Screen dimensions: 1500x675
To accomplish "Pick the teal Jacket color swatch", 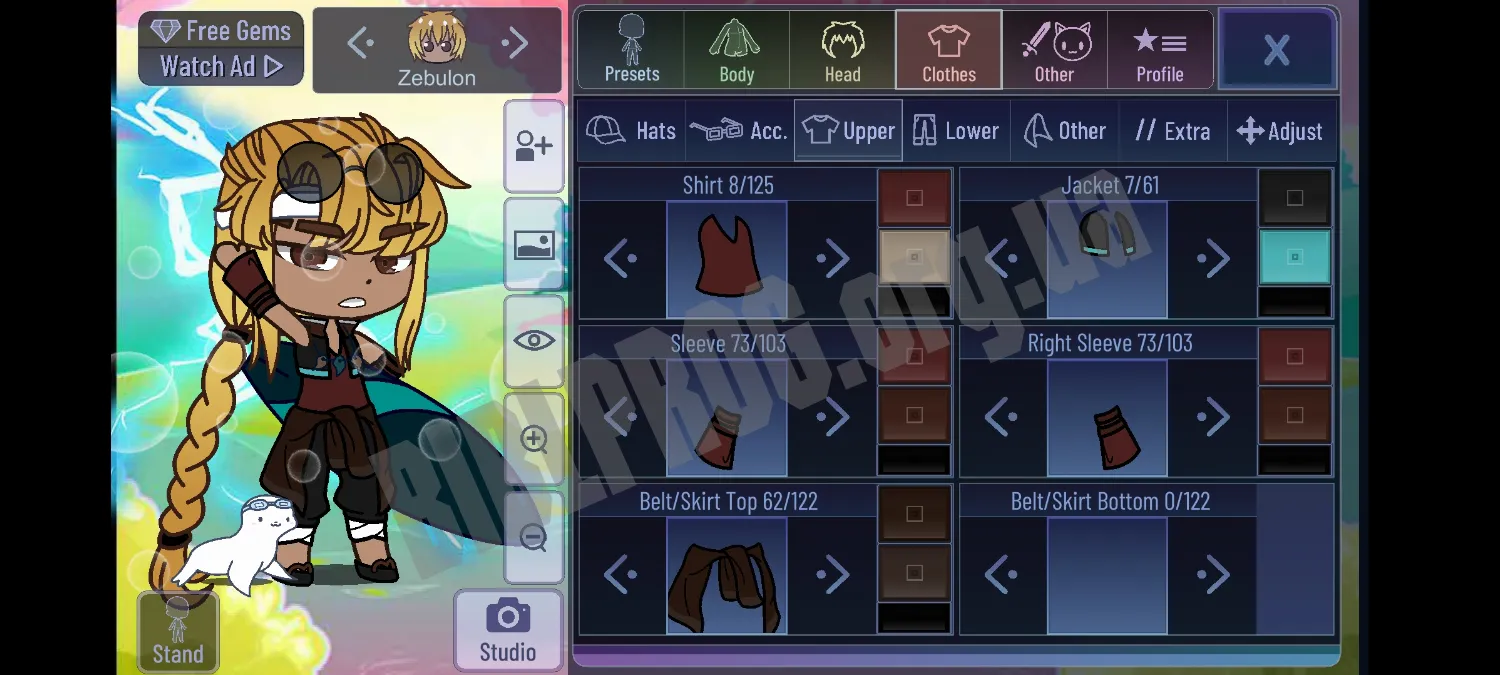I will coord(1294,257).
